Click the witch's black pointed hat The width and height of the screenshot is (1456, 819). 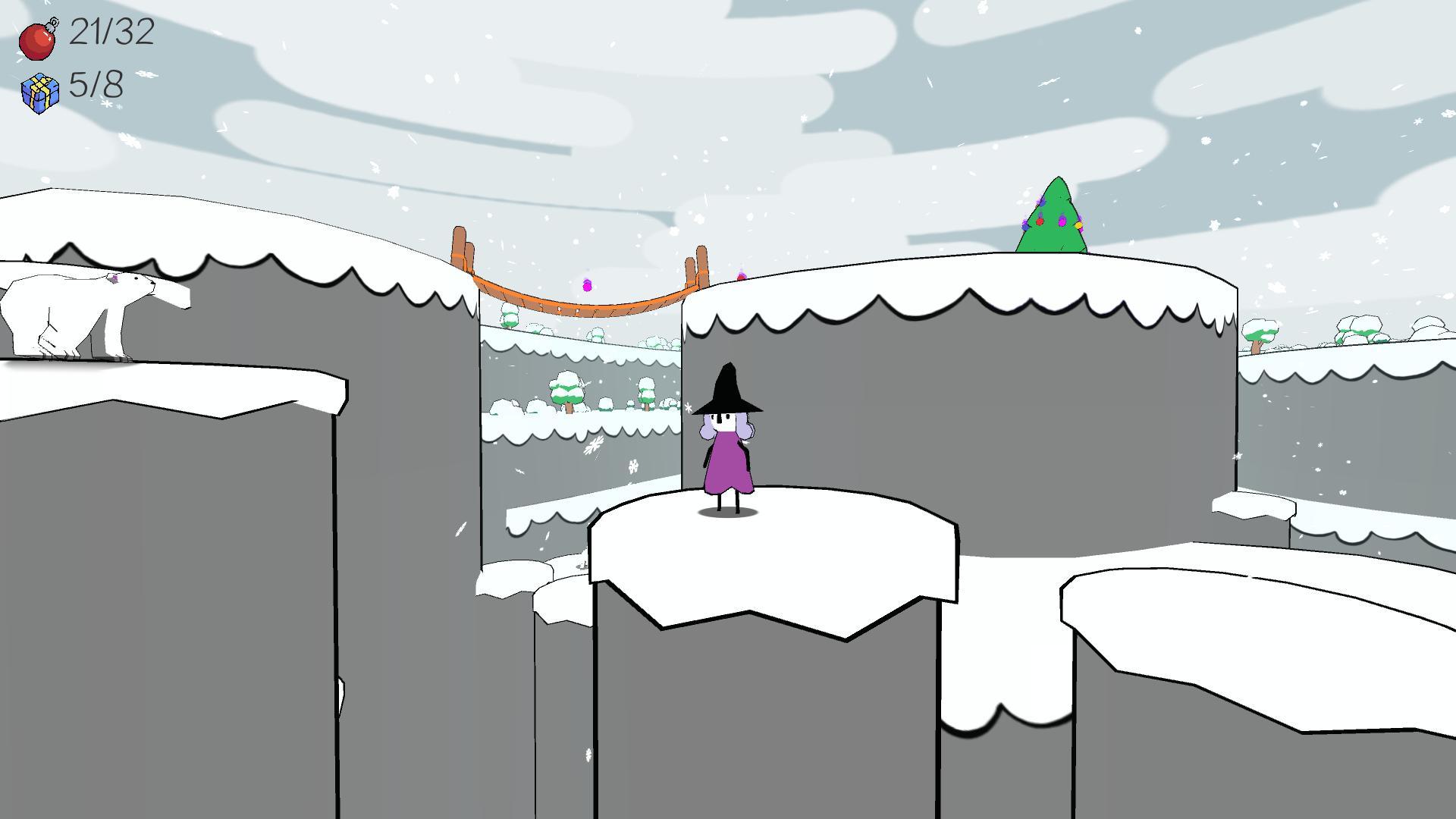click(x=730, y=391)
